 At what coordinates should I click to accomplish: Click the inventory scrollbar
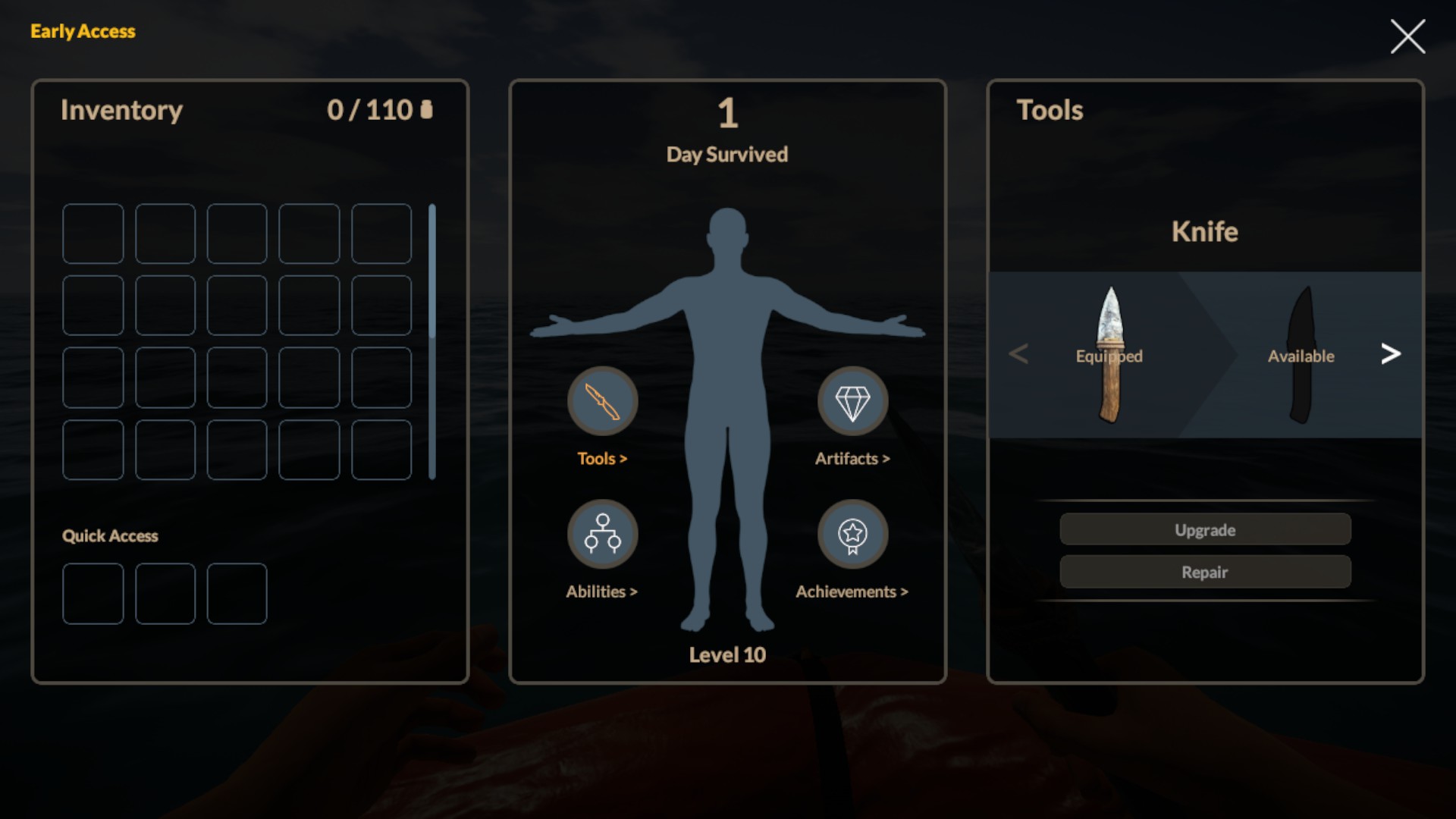432,341
